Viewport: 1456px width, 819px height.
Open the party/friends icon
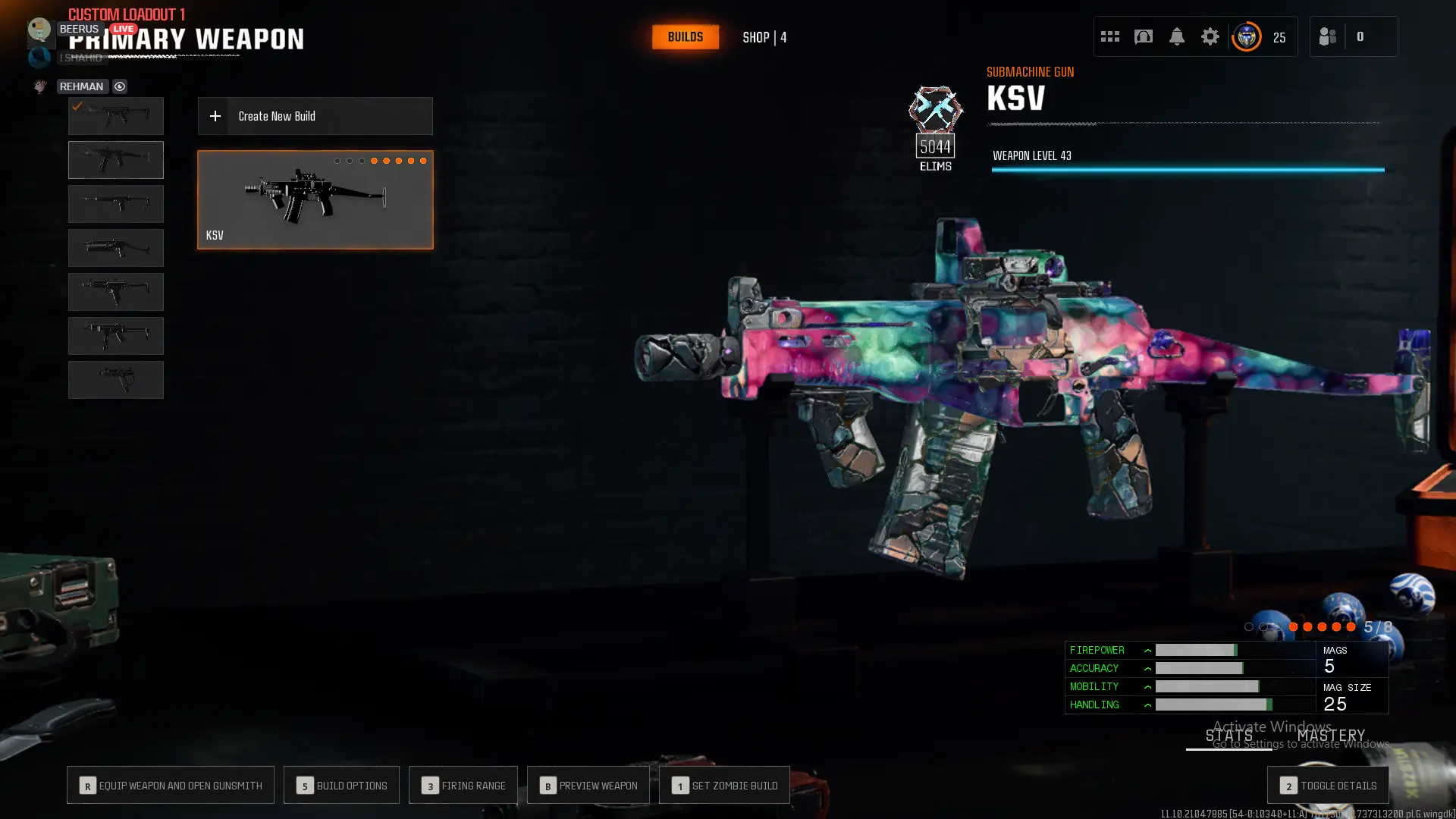[1327, 36]
